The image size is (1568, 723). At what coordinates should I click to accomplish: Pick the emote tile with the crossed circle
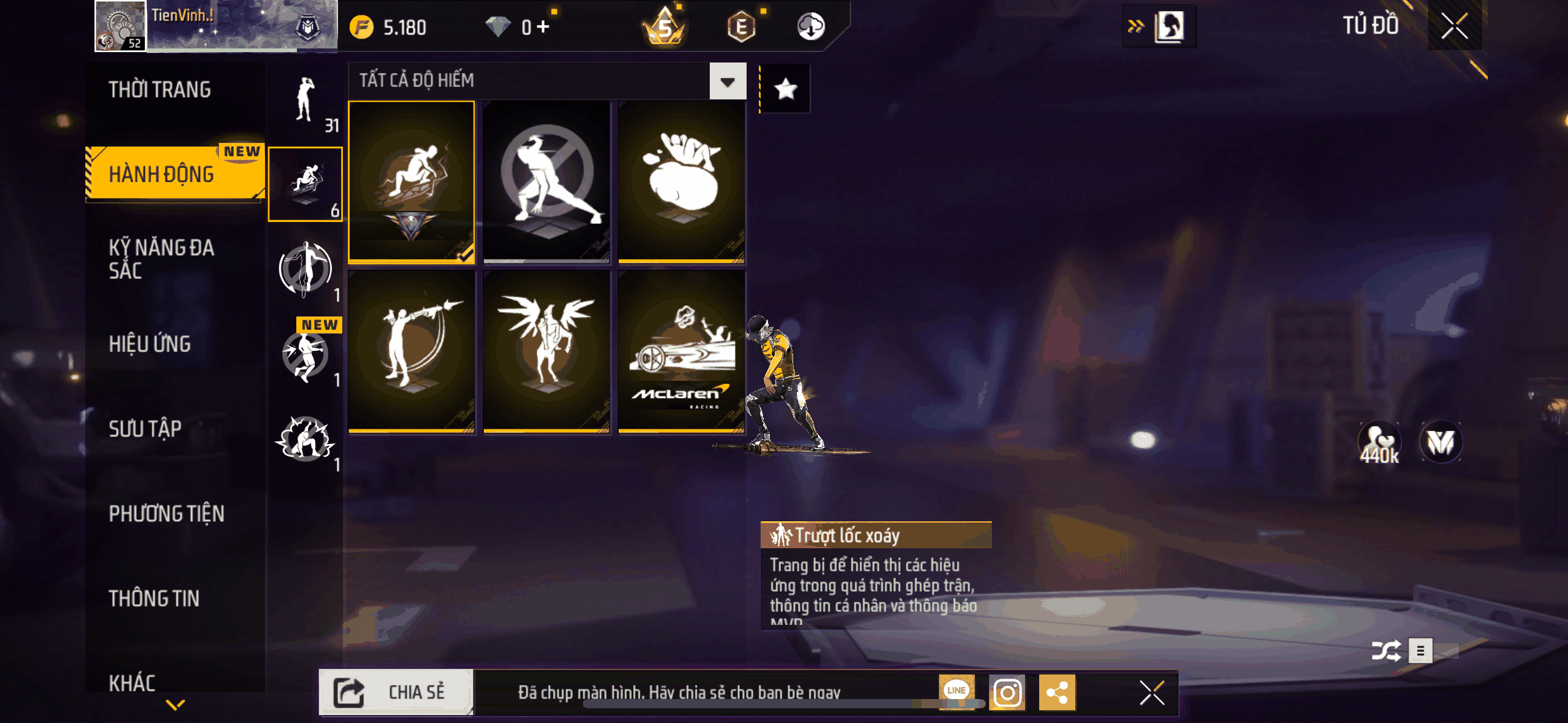pos(546,182)
